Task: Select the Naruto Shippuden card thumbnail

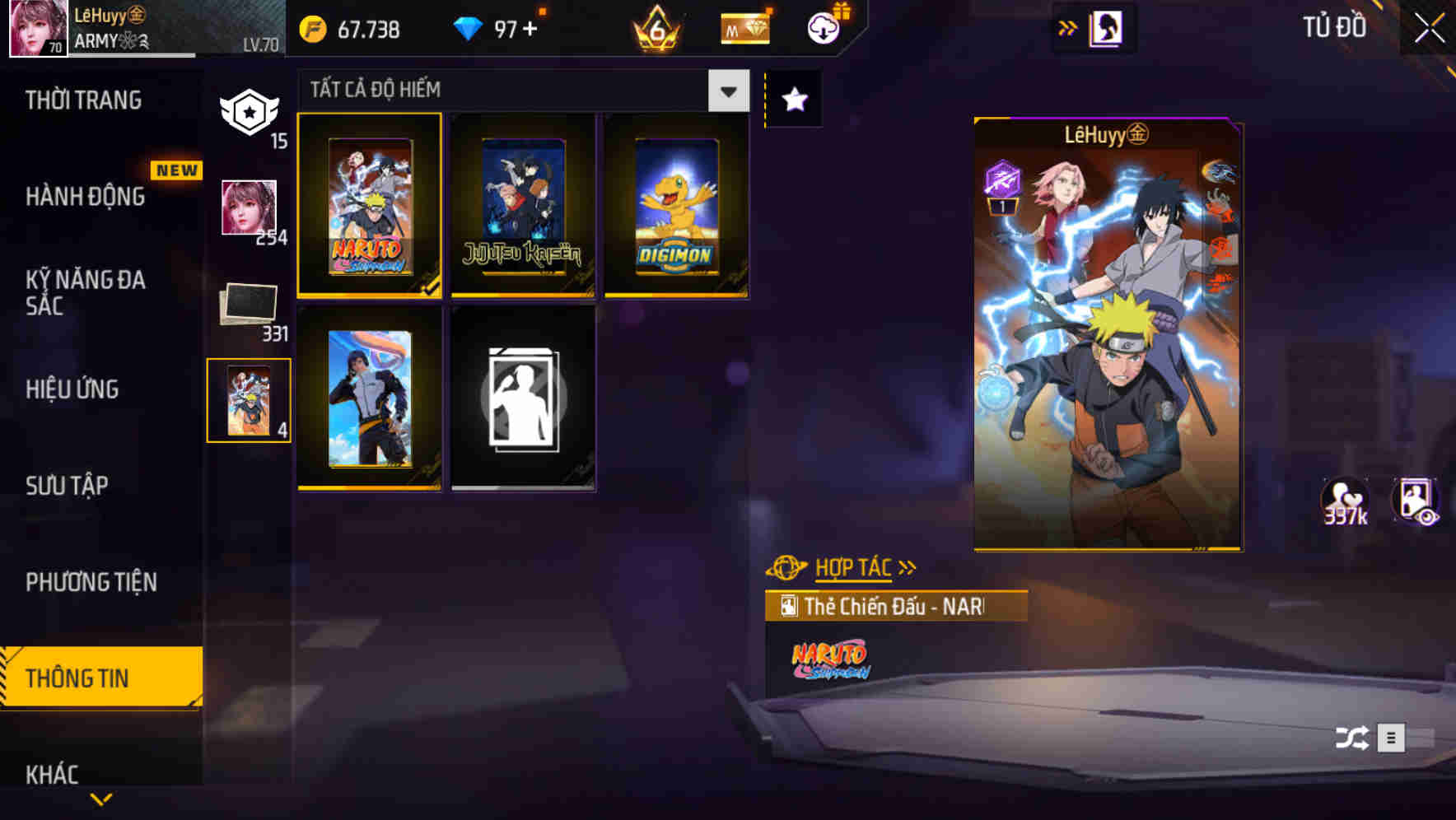Action: point(368,207)
